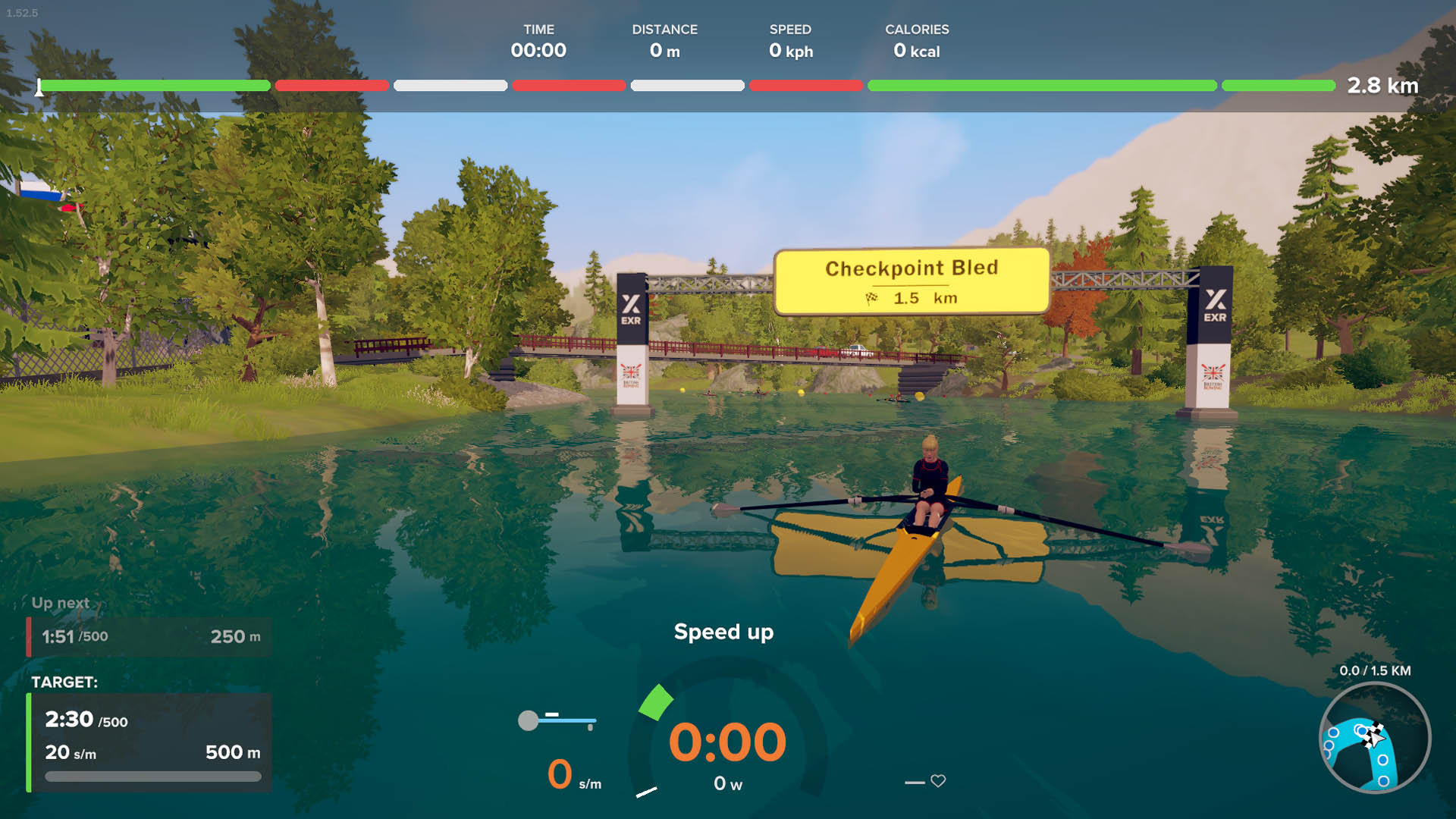1456x819 pixels.
Task: Click the heart rate monitor icon
Action: 937,781
